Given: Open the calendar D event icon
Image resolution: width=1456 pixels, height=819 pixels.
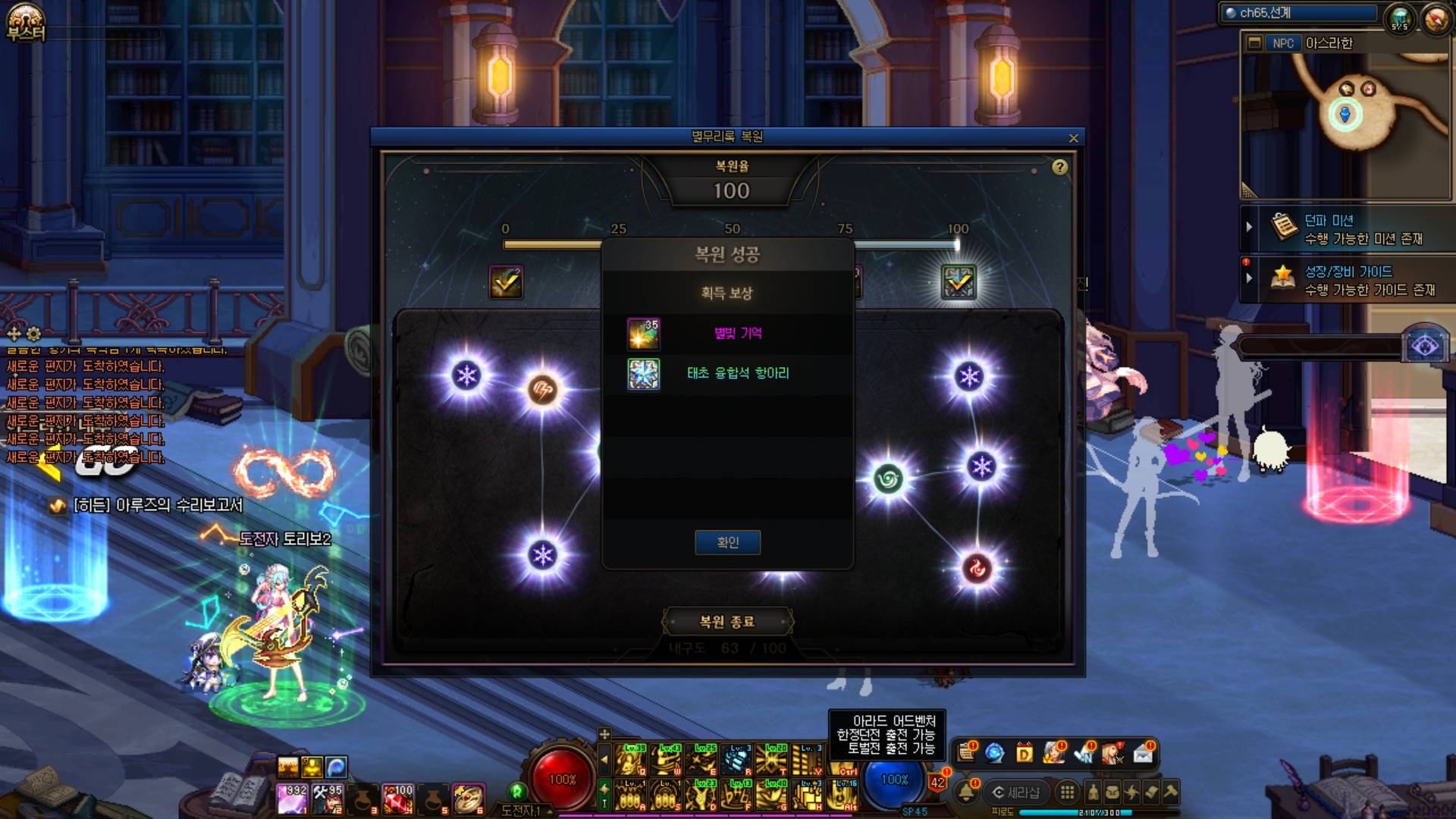Looking at the screenshot, I should pos(1024,754).
